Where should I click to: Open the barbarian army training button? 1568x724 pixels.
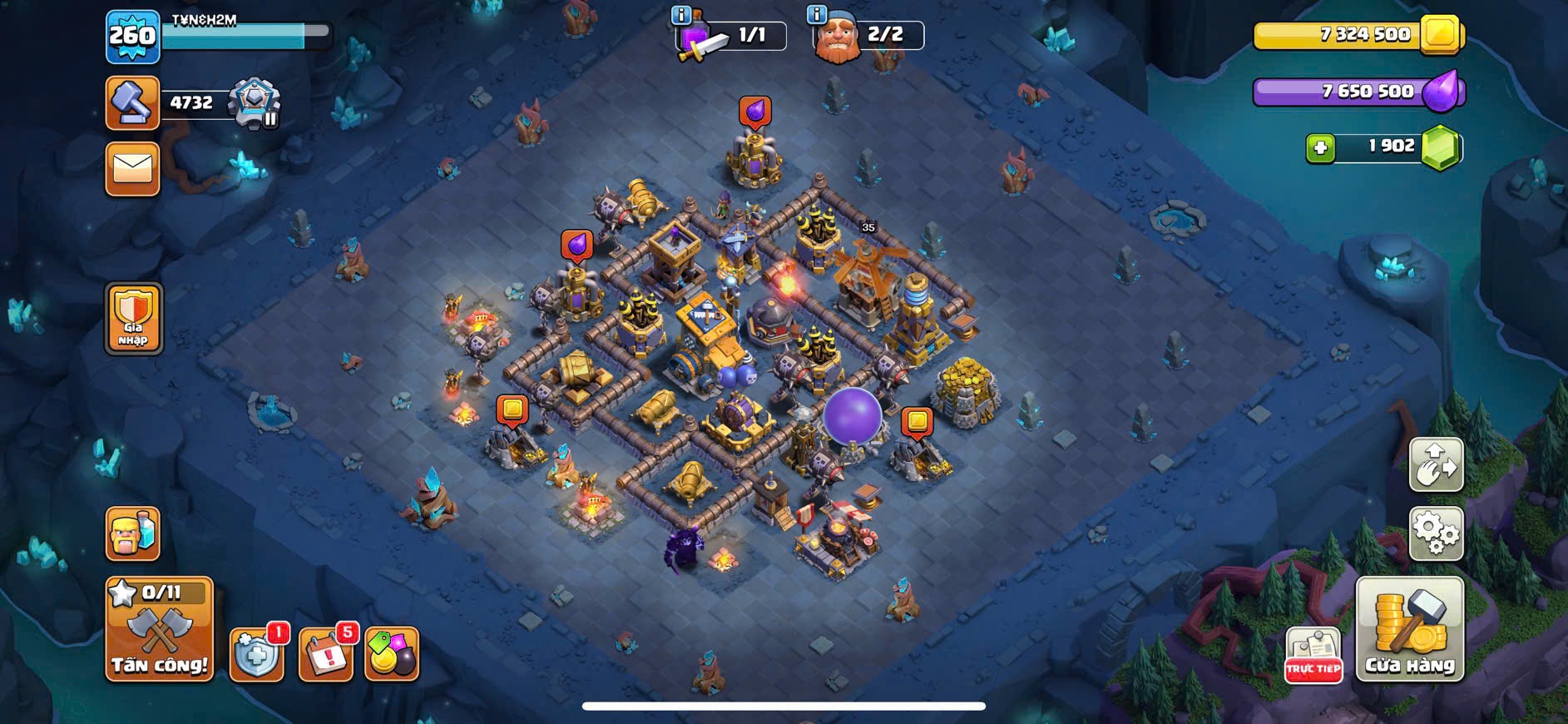132,533
